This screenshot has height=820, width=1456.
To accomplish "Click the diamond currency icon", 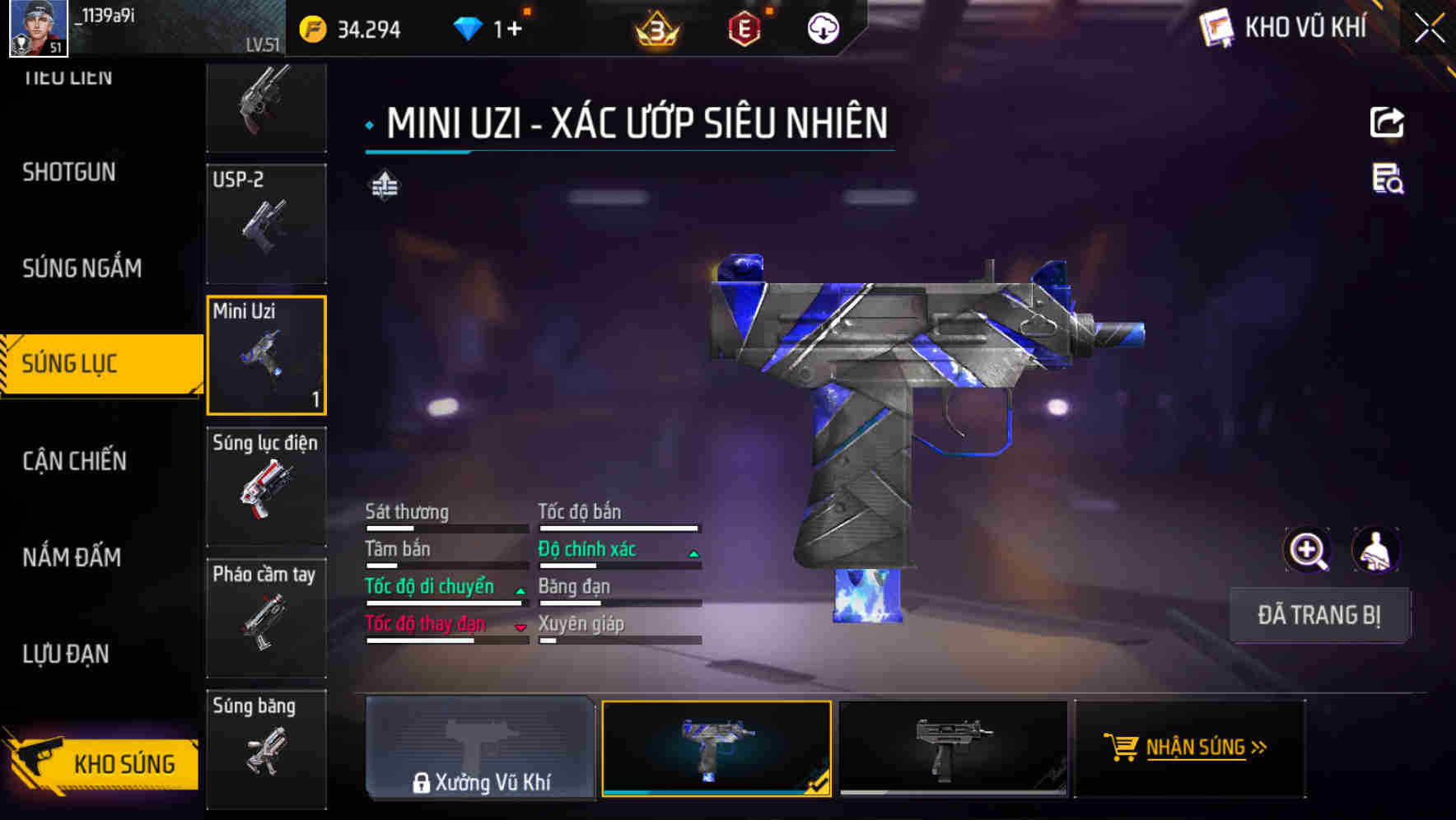I will coord(468,28).
